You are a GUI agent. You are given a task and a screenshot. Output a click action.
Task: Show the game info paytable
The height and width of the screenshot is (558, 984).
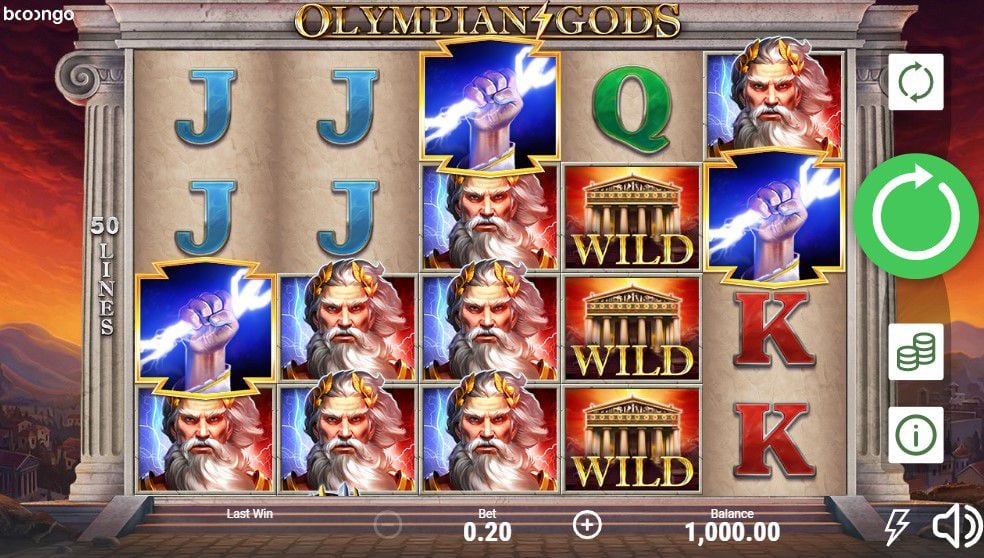[x=915, y=435]
